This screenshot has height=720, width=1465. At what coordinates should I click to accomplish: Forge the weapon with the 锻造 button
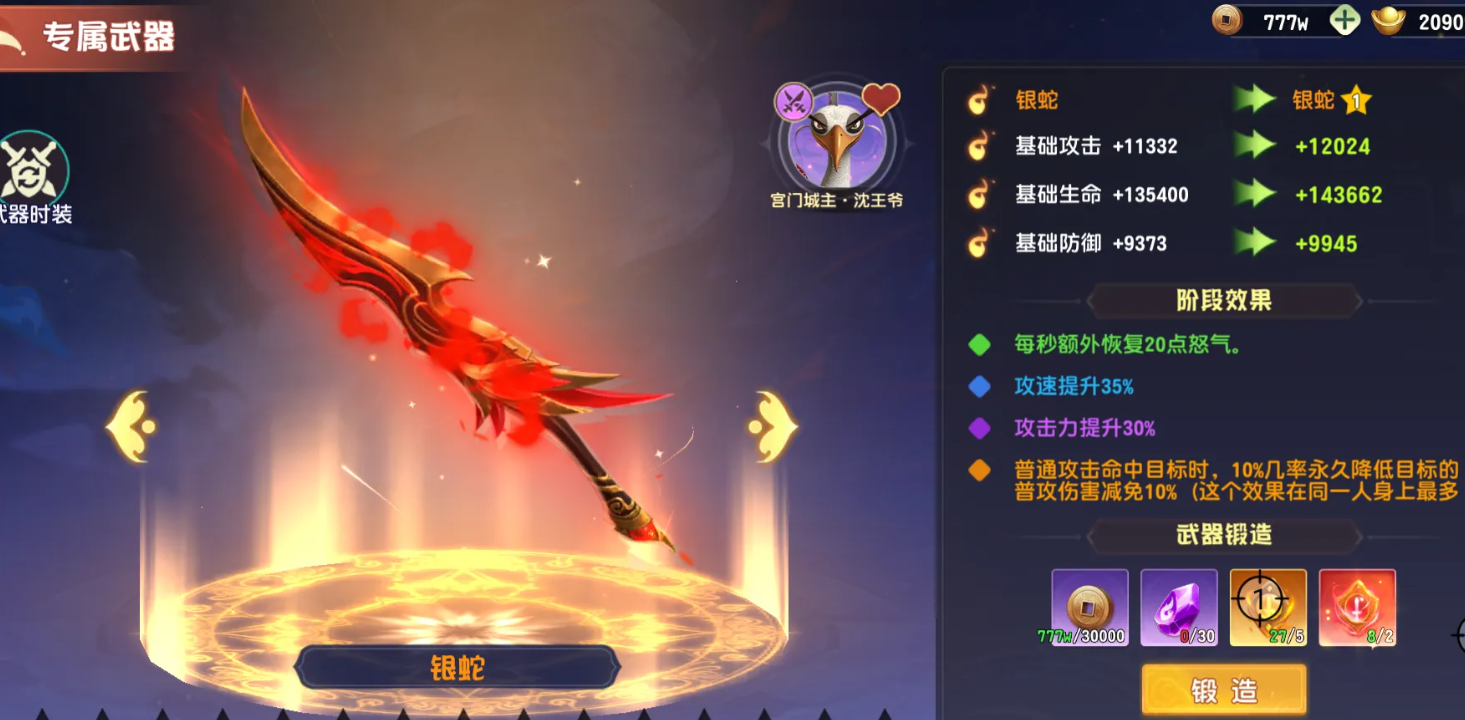pyautogui.click(x=1223, y=690)
